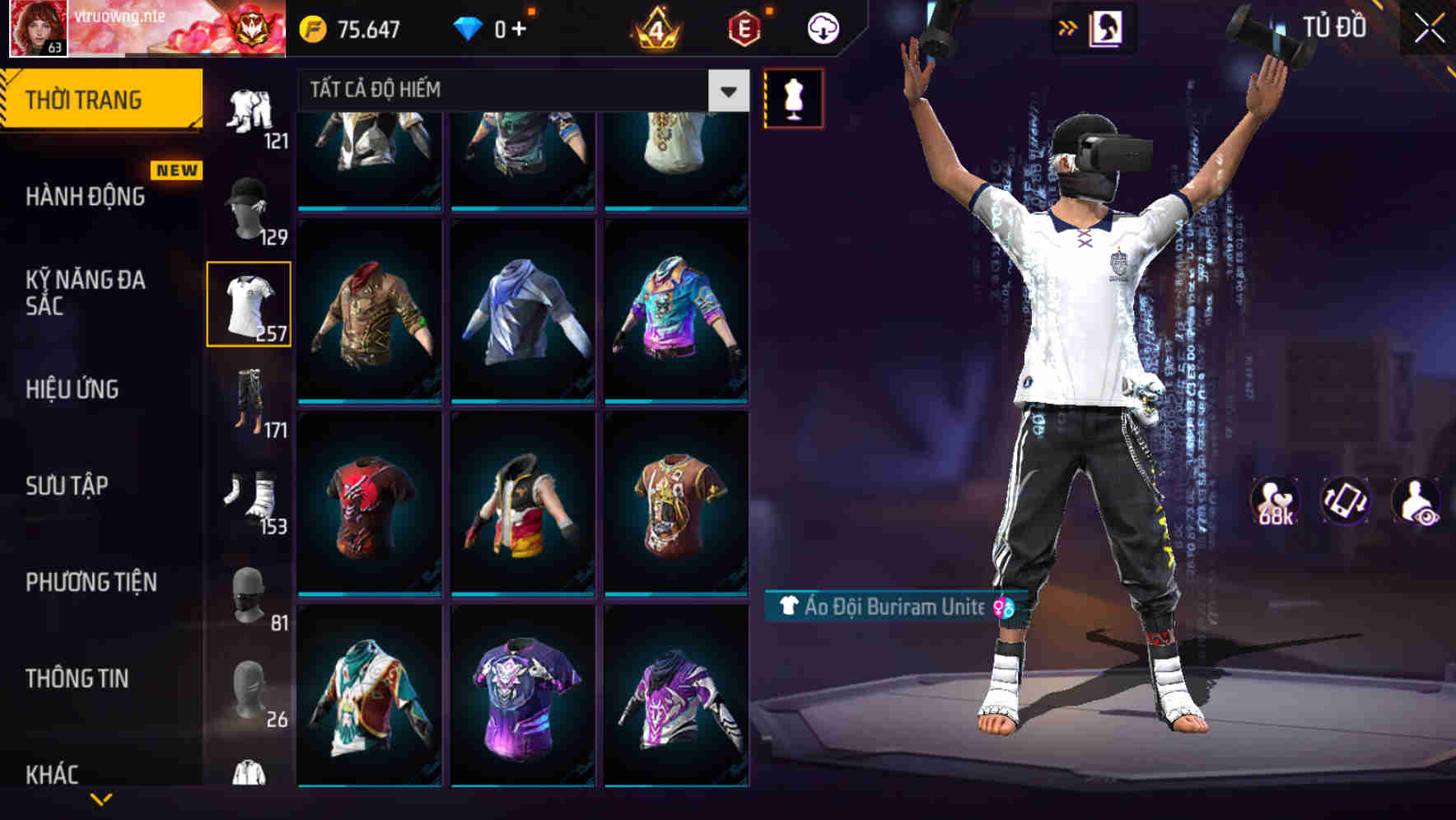The width and height of the screenshot is (1456, 820).
Task: Open the HÀNH ĐỘNG tab marked NEW
Action: 85,198
